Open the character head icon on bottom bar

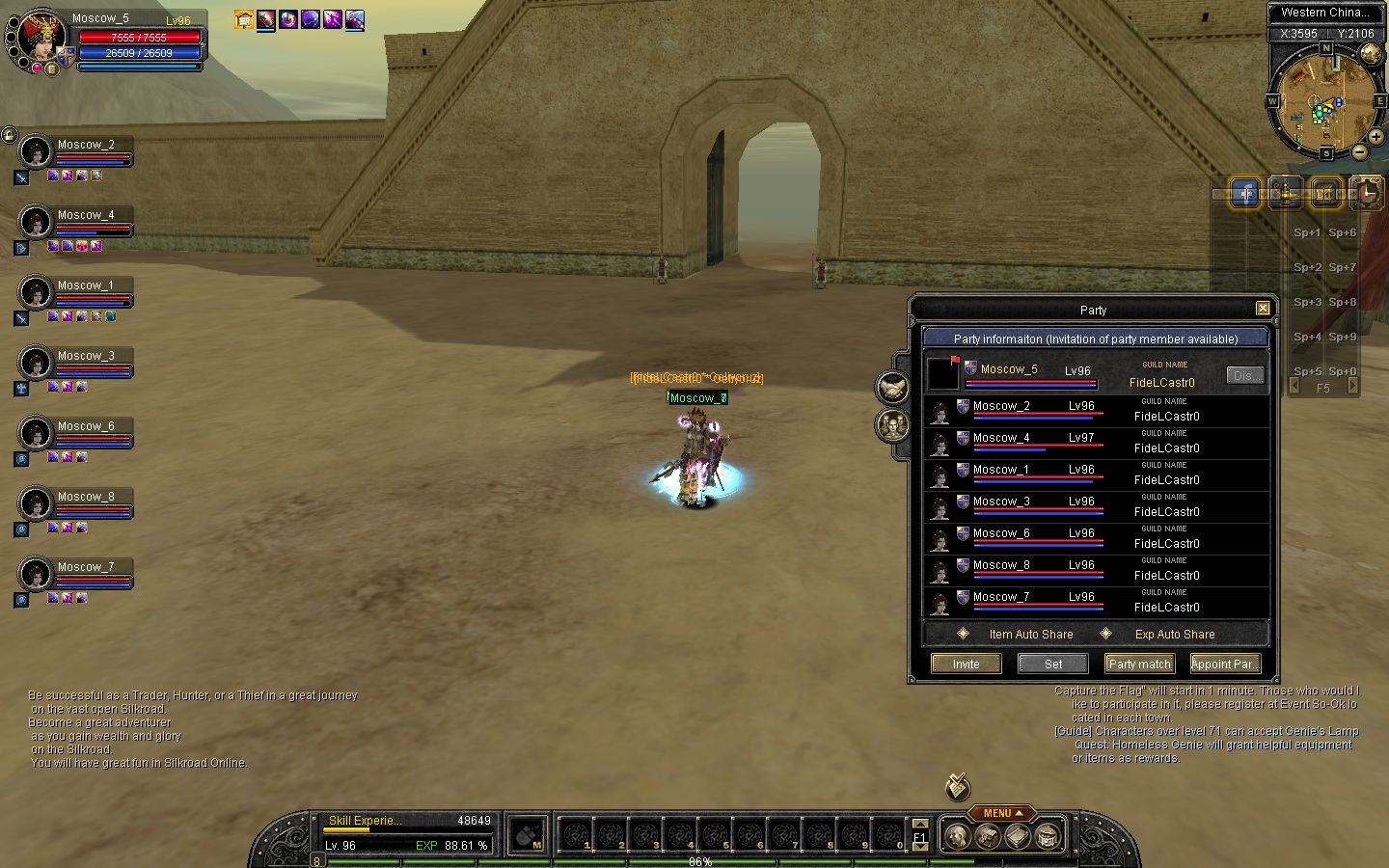(x=956, y=836)
